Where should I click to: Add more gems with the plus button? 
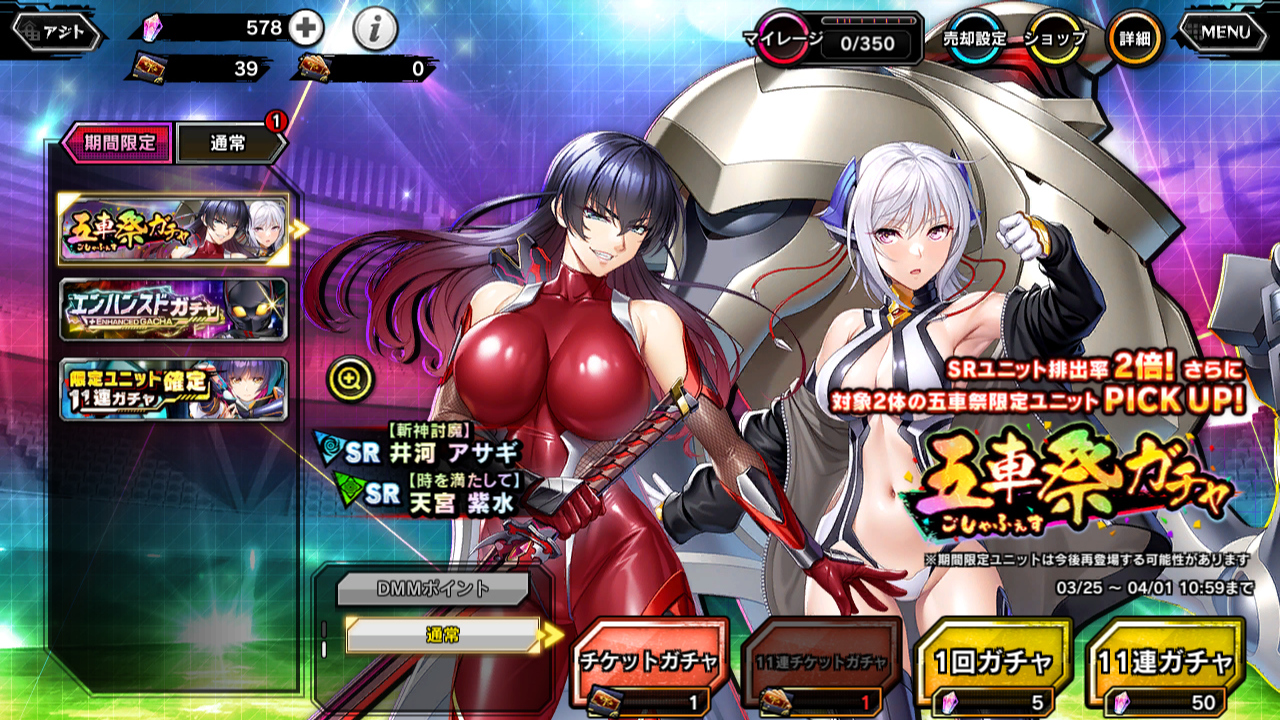[x=305, y=29]
